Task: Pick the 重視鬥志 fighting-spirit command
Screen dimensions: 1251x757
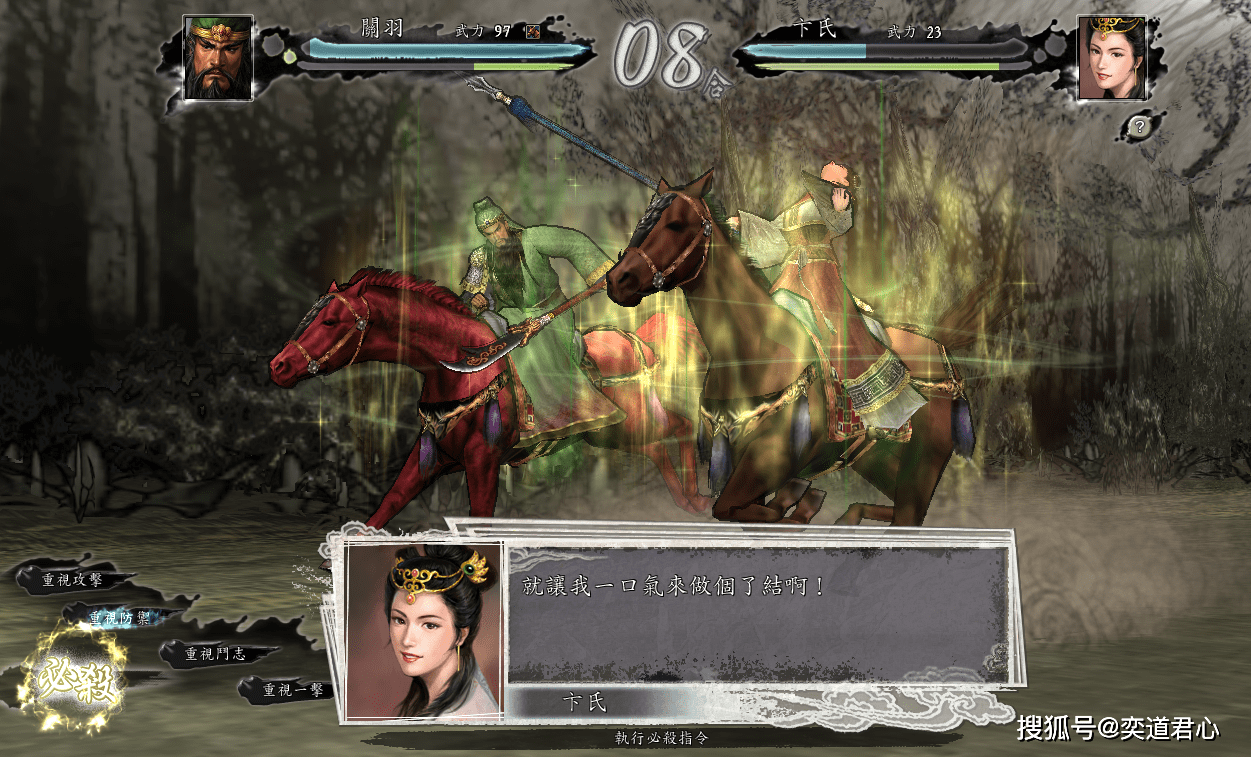Action: coord(216,654)
